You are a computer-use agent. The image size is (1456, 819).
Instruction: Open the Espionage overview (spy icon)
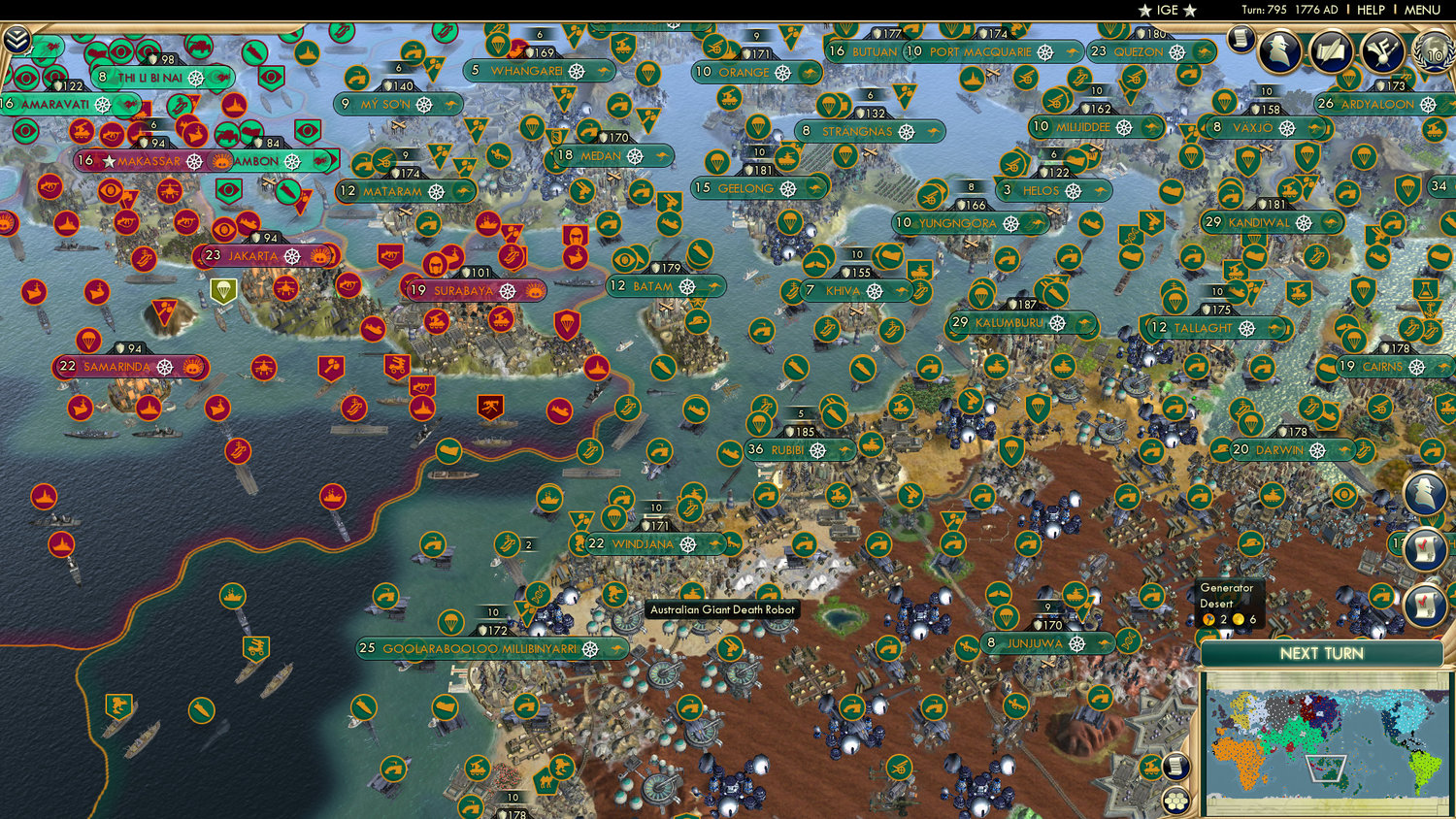point(1281,50)
